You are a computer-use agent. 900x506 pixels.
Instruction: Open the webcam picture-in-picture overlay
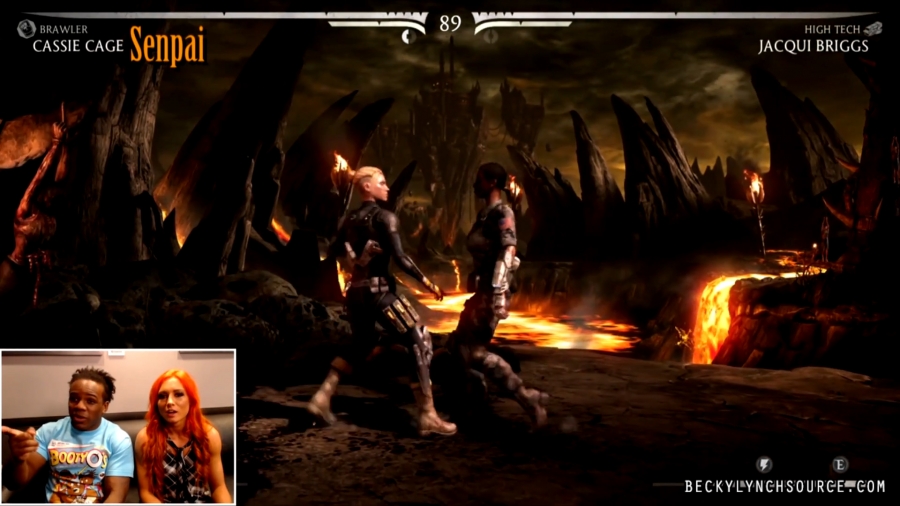pyautogui.click(x=118, y=426)
